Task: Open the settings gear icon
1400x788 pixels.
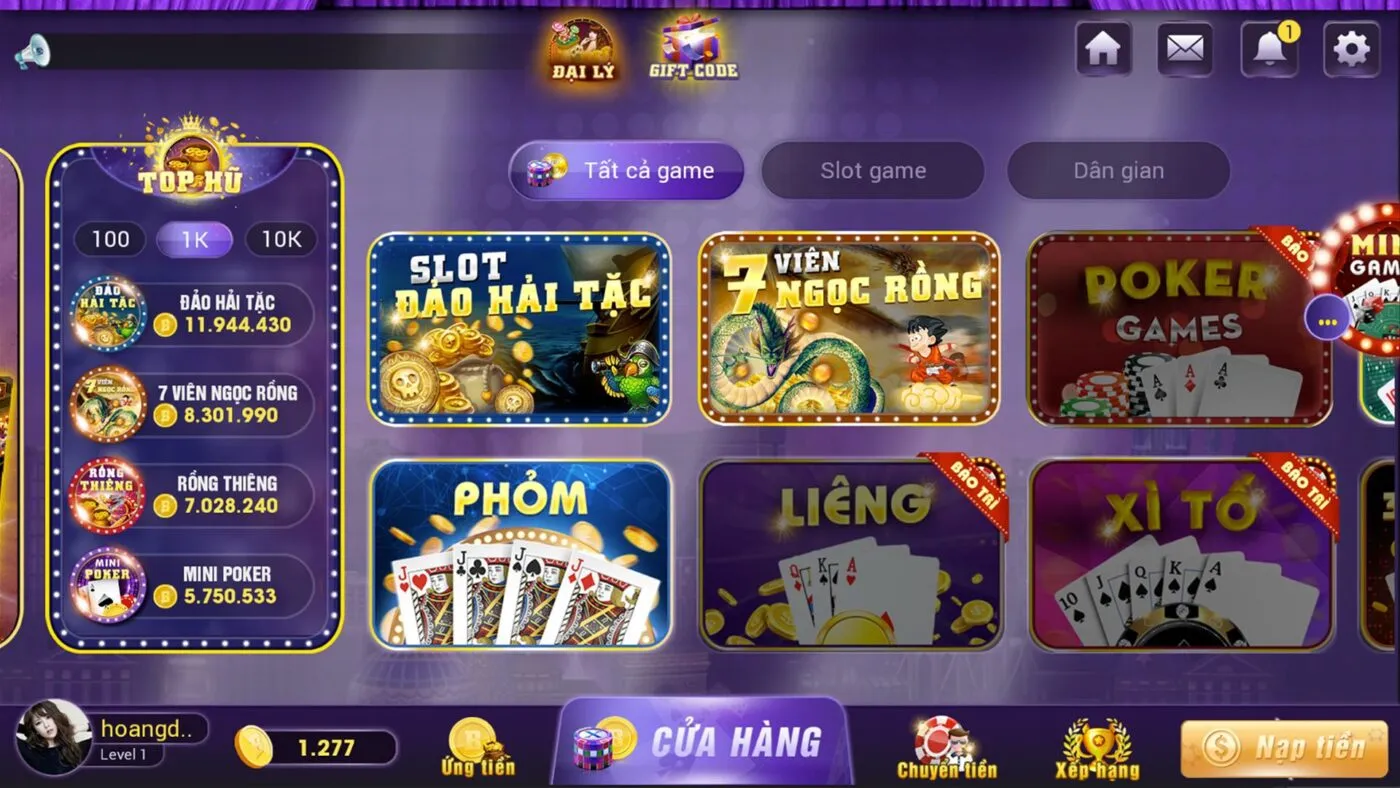Action: click(1350, 48)
